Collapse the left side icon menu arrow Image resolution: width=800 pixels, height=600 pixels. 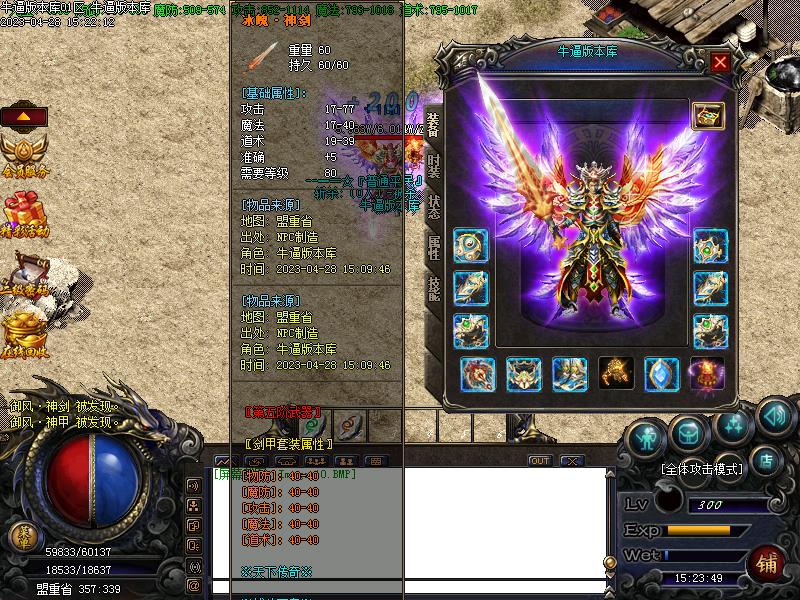(x=23, y=116)
